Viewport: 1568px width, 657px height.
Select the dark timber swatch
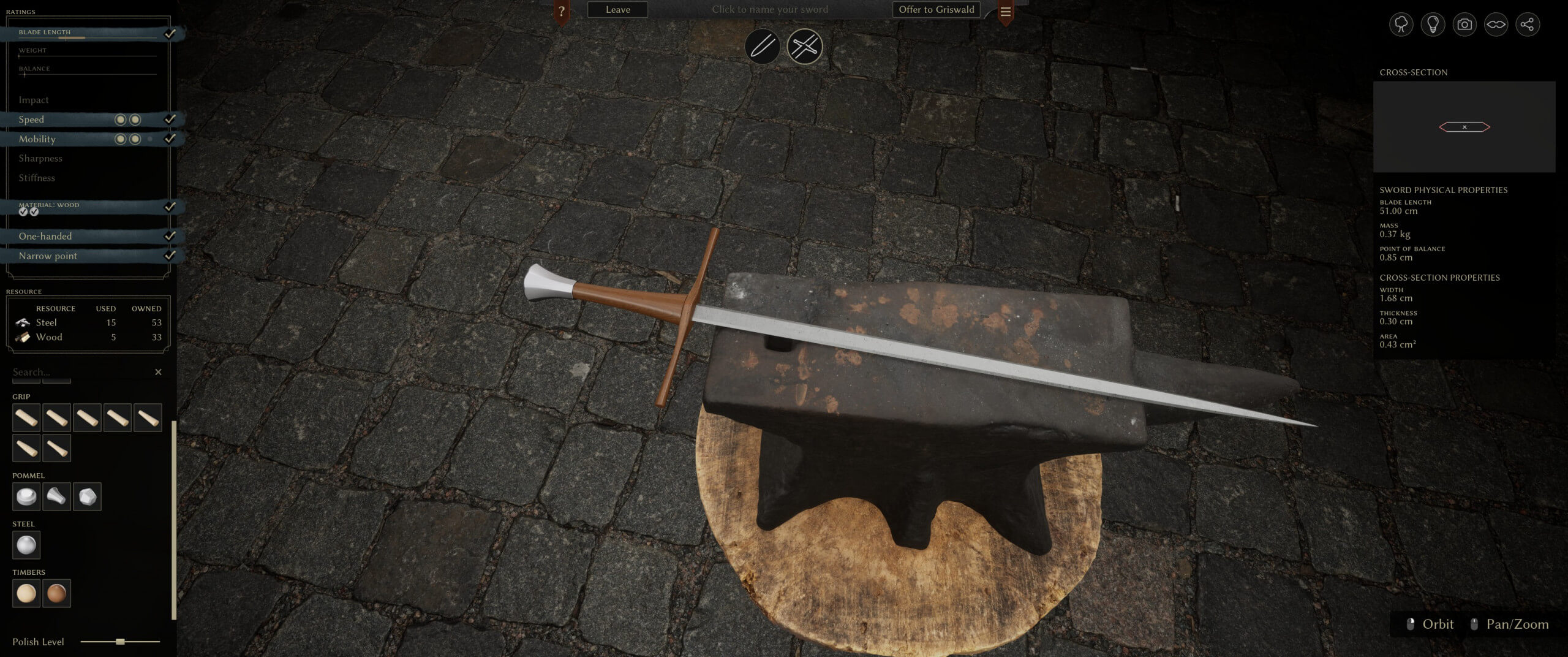click(x=57, y=593)
